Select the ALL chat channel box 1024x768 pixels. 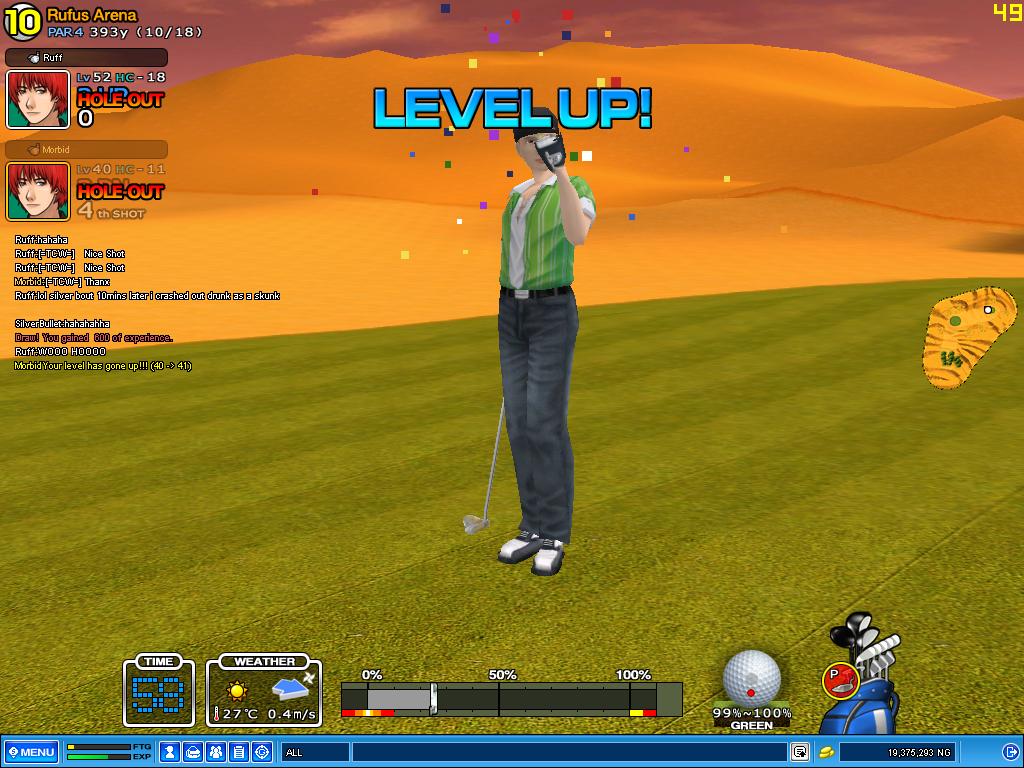click(x=315, y=752)
